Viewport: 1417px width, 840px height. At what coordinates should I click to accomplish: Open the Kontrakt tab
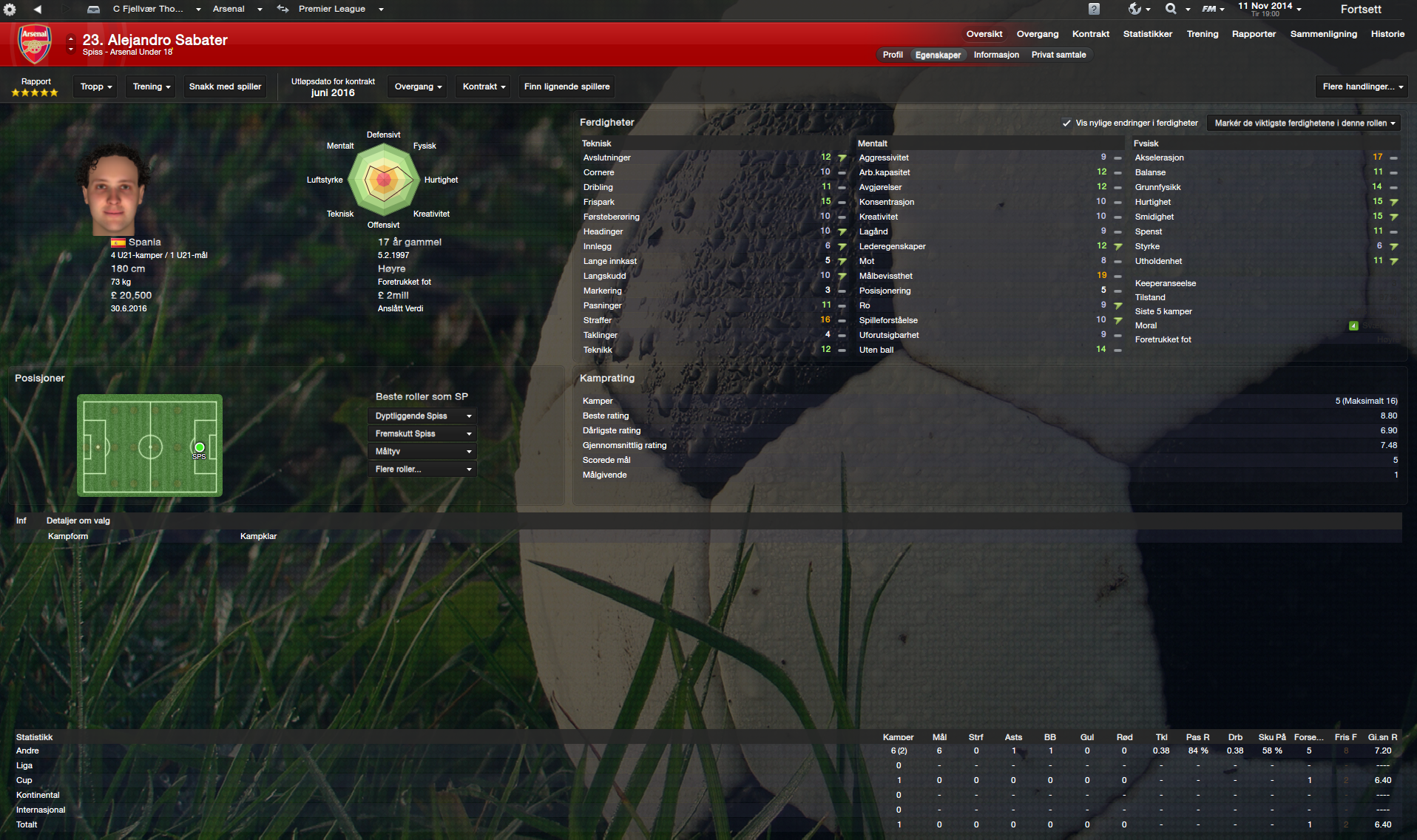(1090, 34)
